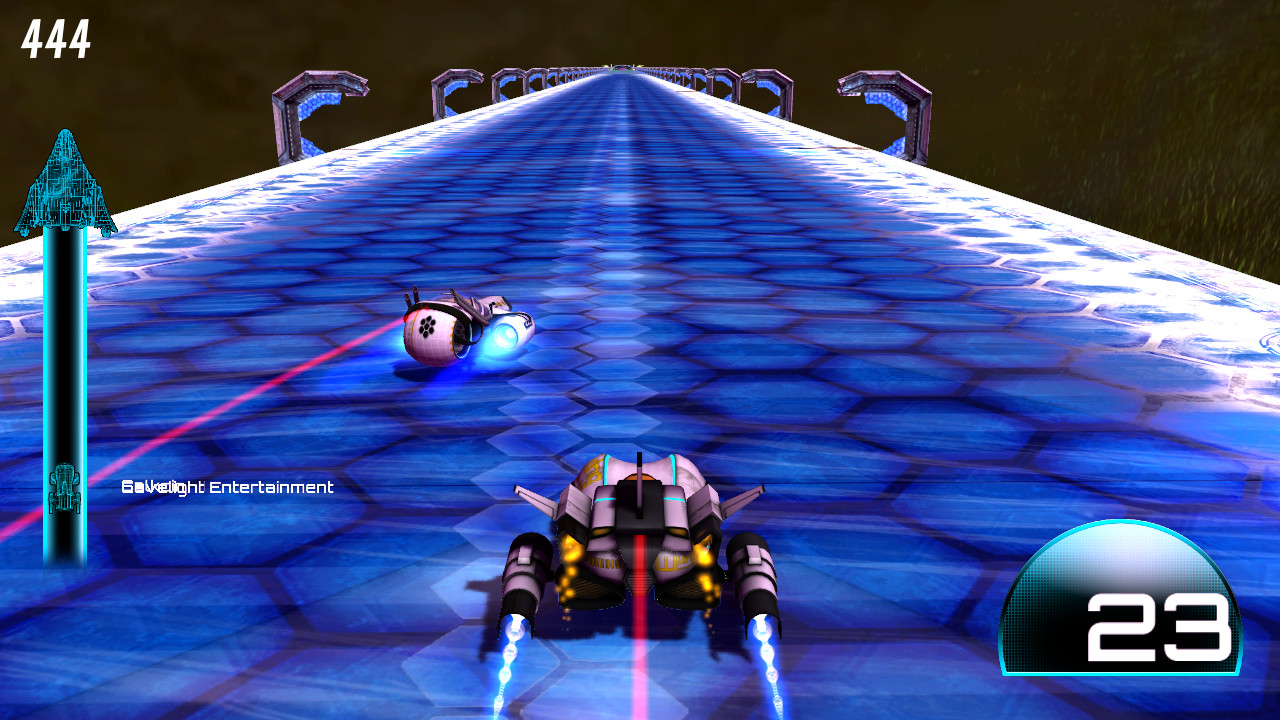Click the score counter displaying 444
The image size is (1280, 720).
click(55, 38)
